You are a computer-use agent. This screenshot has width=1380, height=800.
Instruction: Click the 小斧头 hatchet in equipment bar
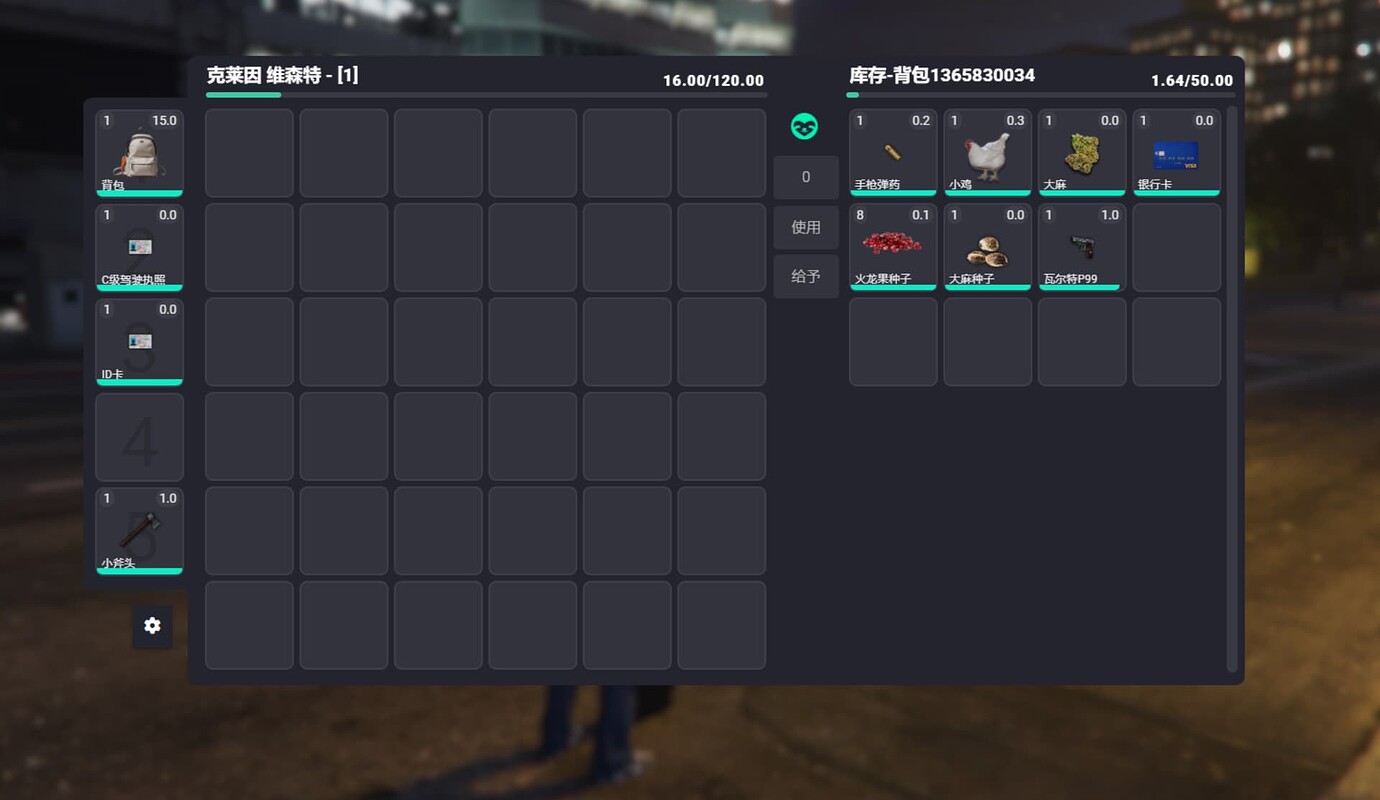(x=139, y=530)
